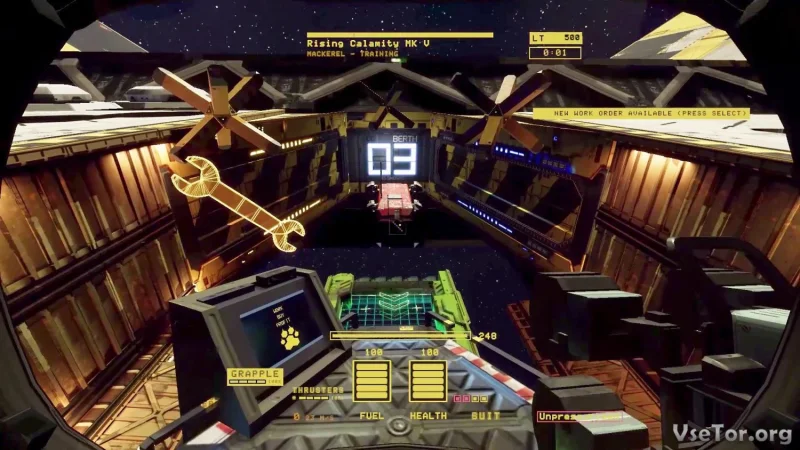Open the new work order notification
800x450 pixels.
tap(639, 113)
